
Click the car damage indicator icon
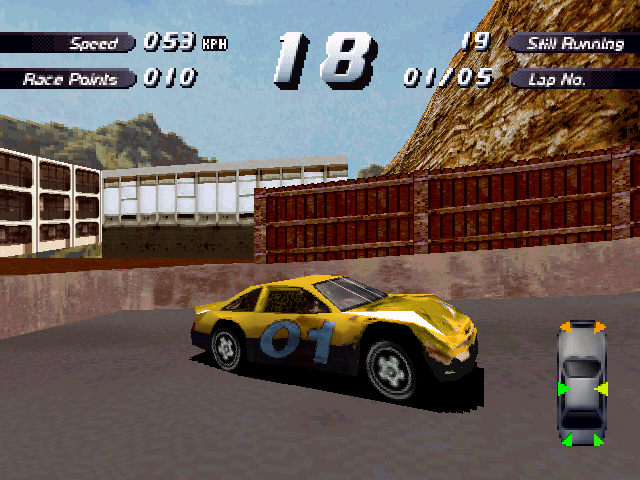[581, 385]
